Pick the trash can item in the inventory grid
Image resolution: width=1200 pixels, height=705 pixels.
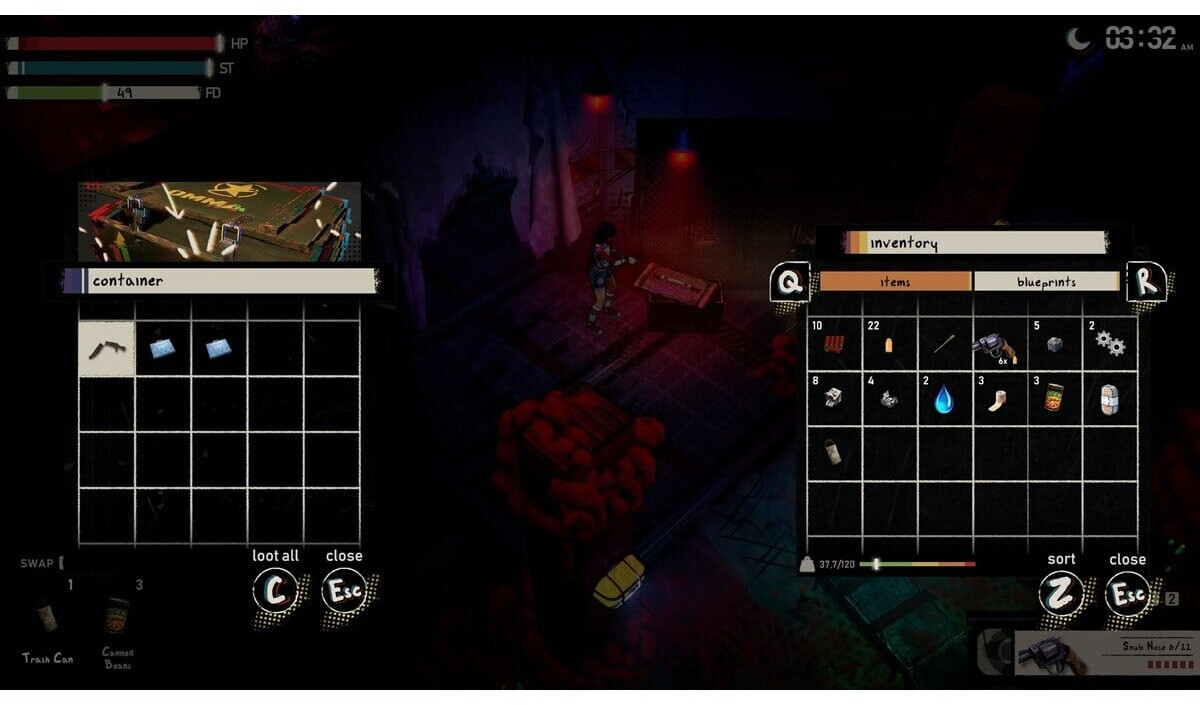pyautogui.click(x=834, y=454)
